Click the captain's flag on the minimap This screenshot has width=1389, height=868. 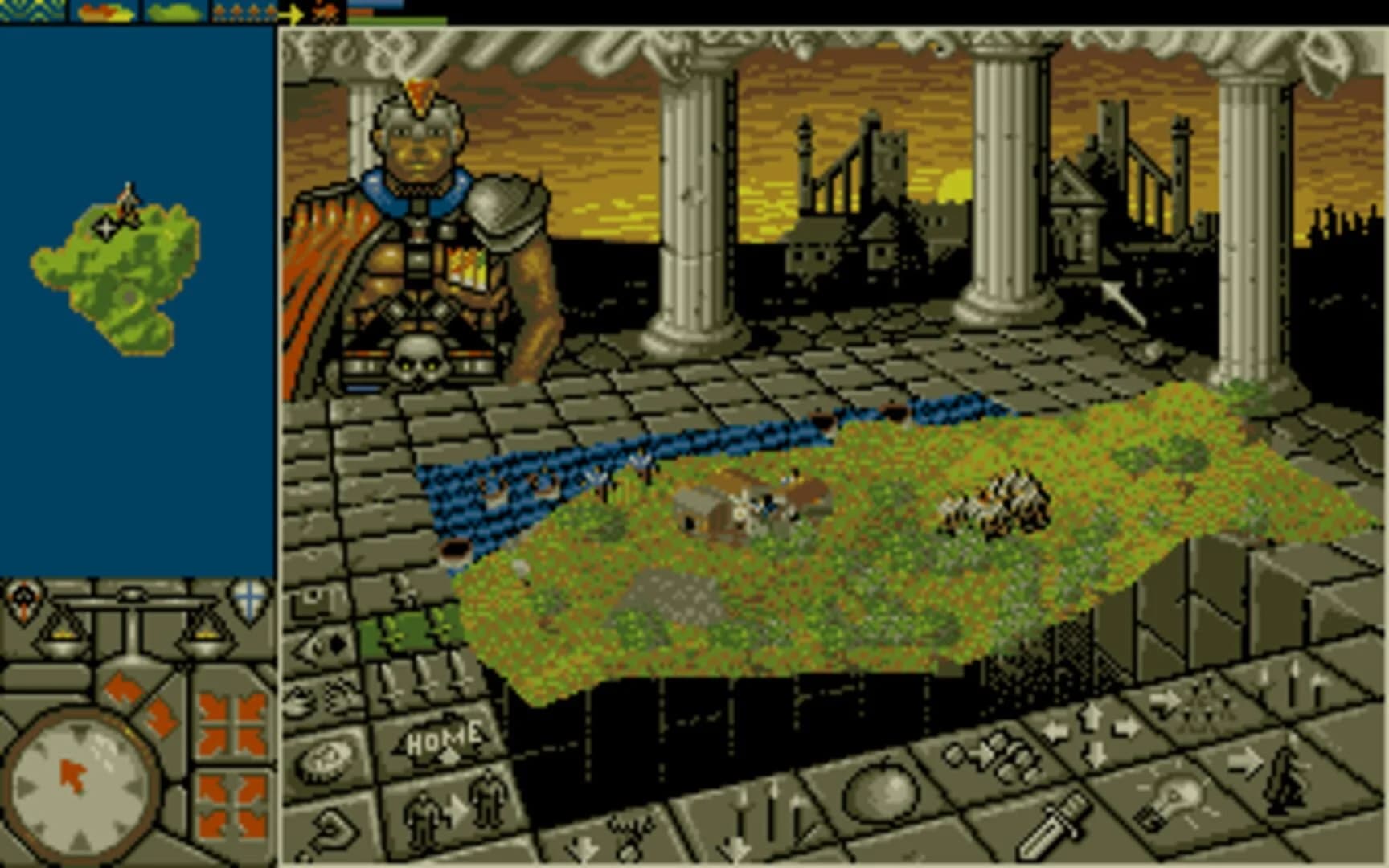point(127,201)
